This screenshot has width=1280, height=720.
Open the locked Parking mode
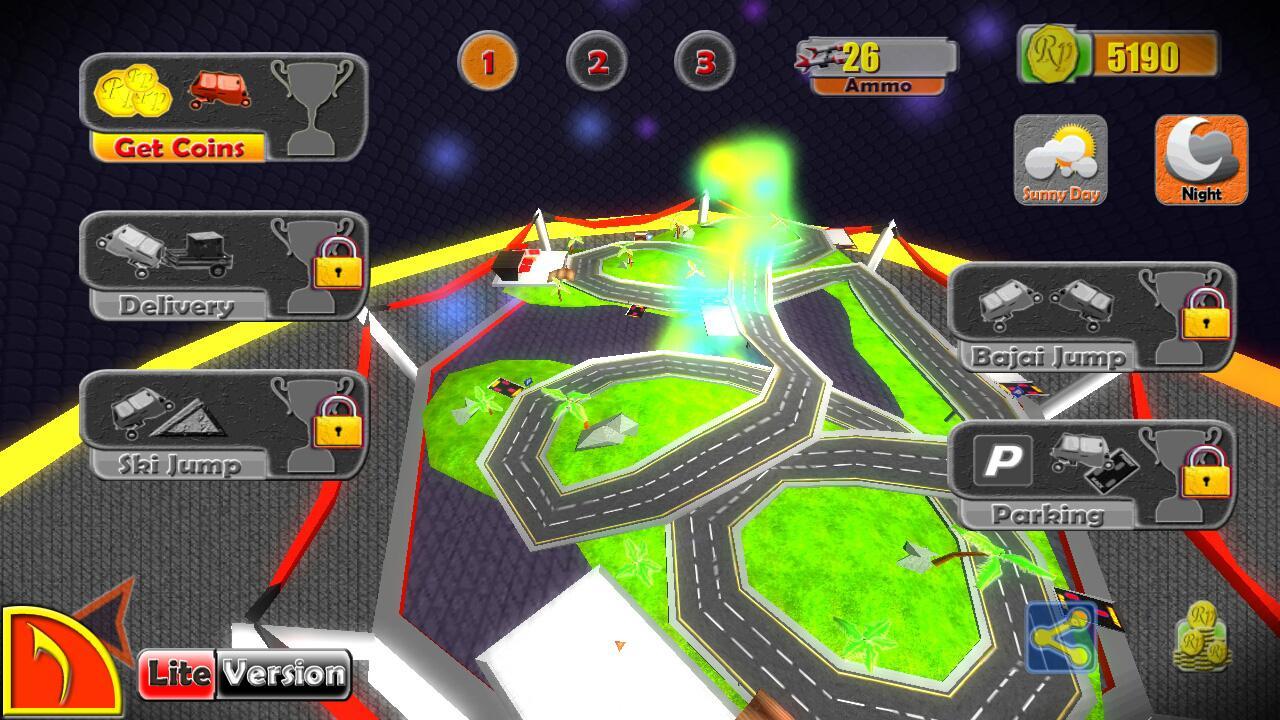pos(1090,474)
